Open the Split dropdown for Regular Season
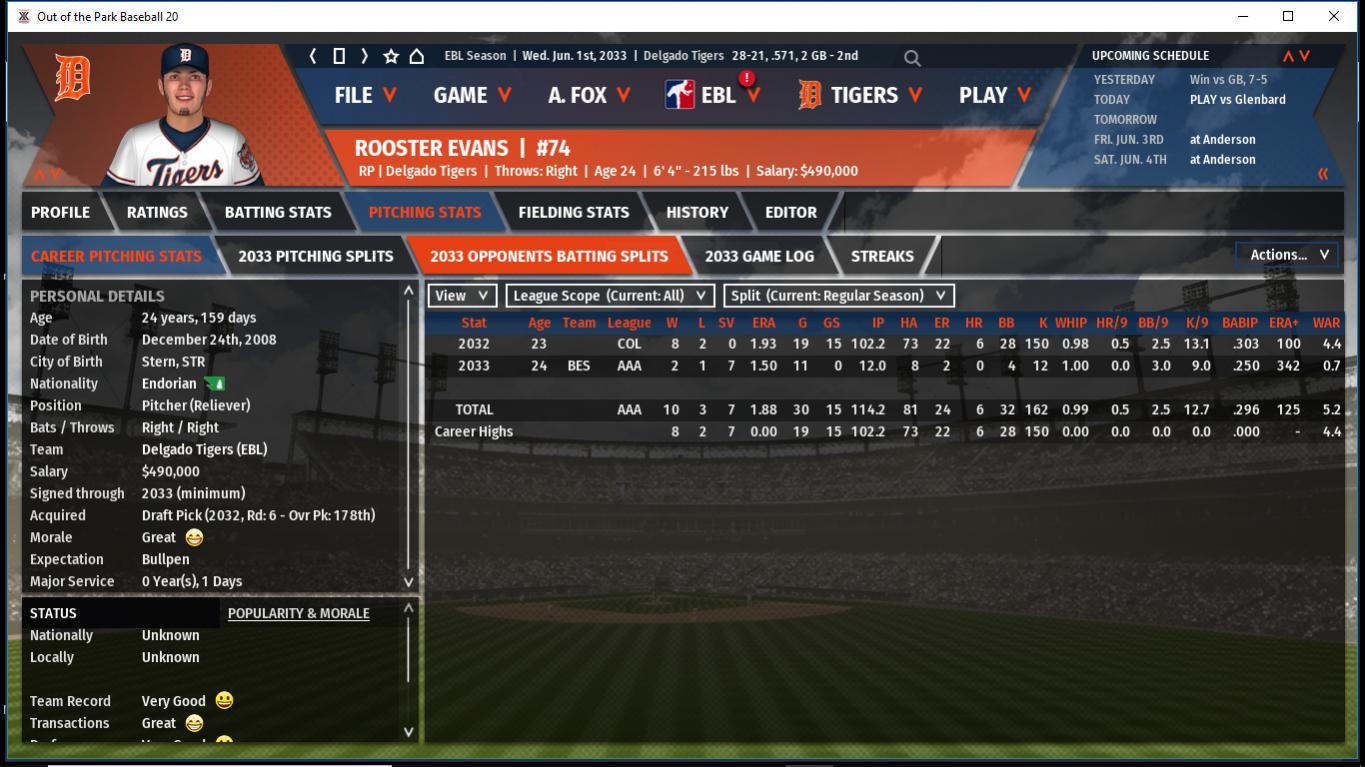 click(838, 296)
